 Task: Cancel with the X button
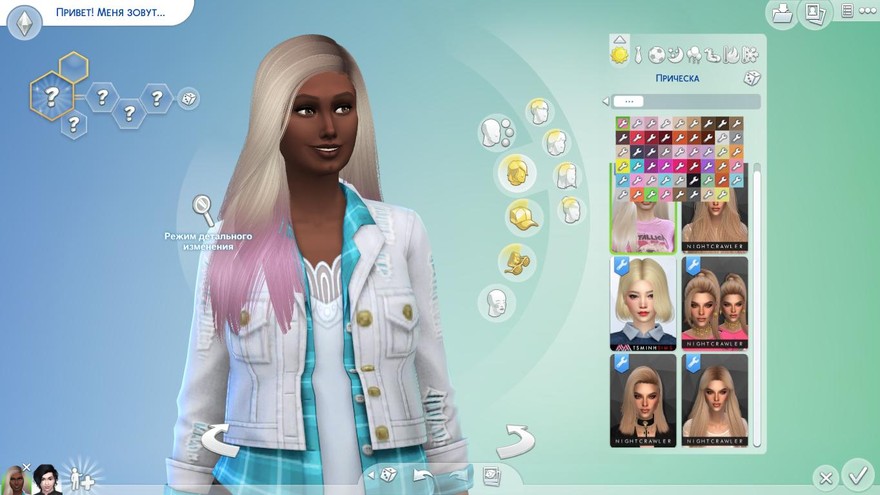click(x=824, y=477)
